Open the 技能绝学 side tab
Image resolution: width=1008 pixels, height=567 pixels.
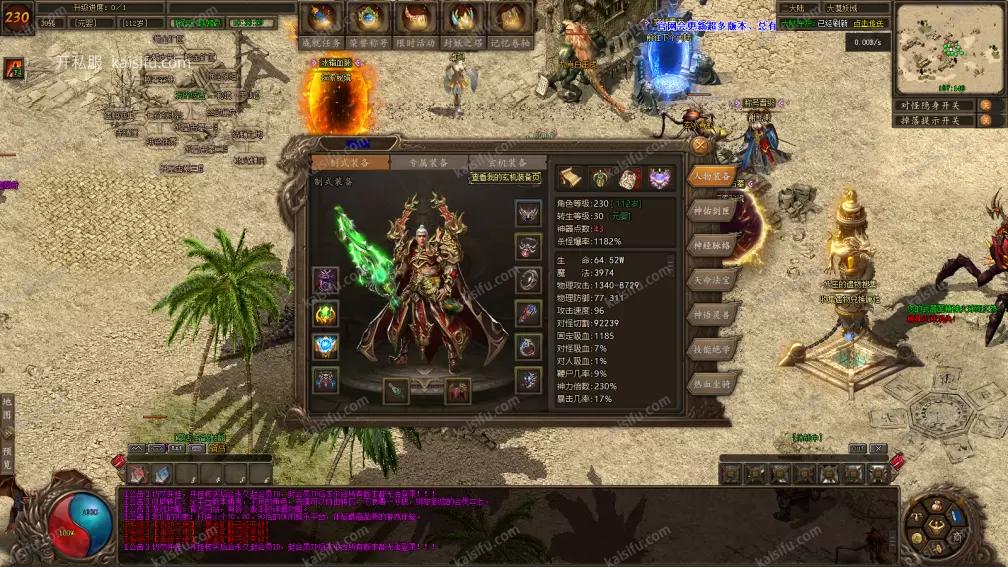(x=713, y=350)
